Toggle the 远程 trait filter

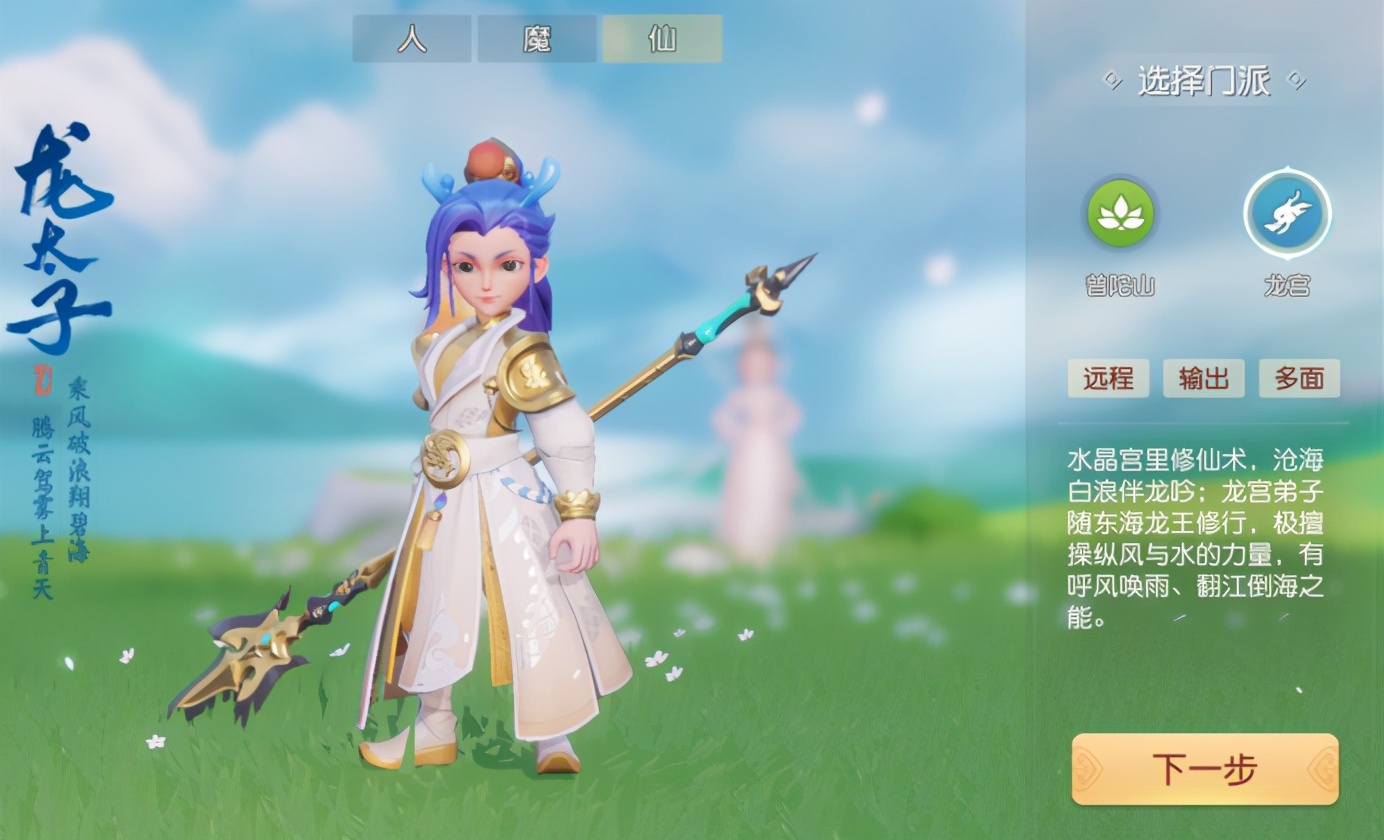click(x=1108, y=379)
